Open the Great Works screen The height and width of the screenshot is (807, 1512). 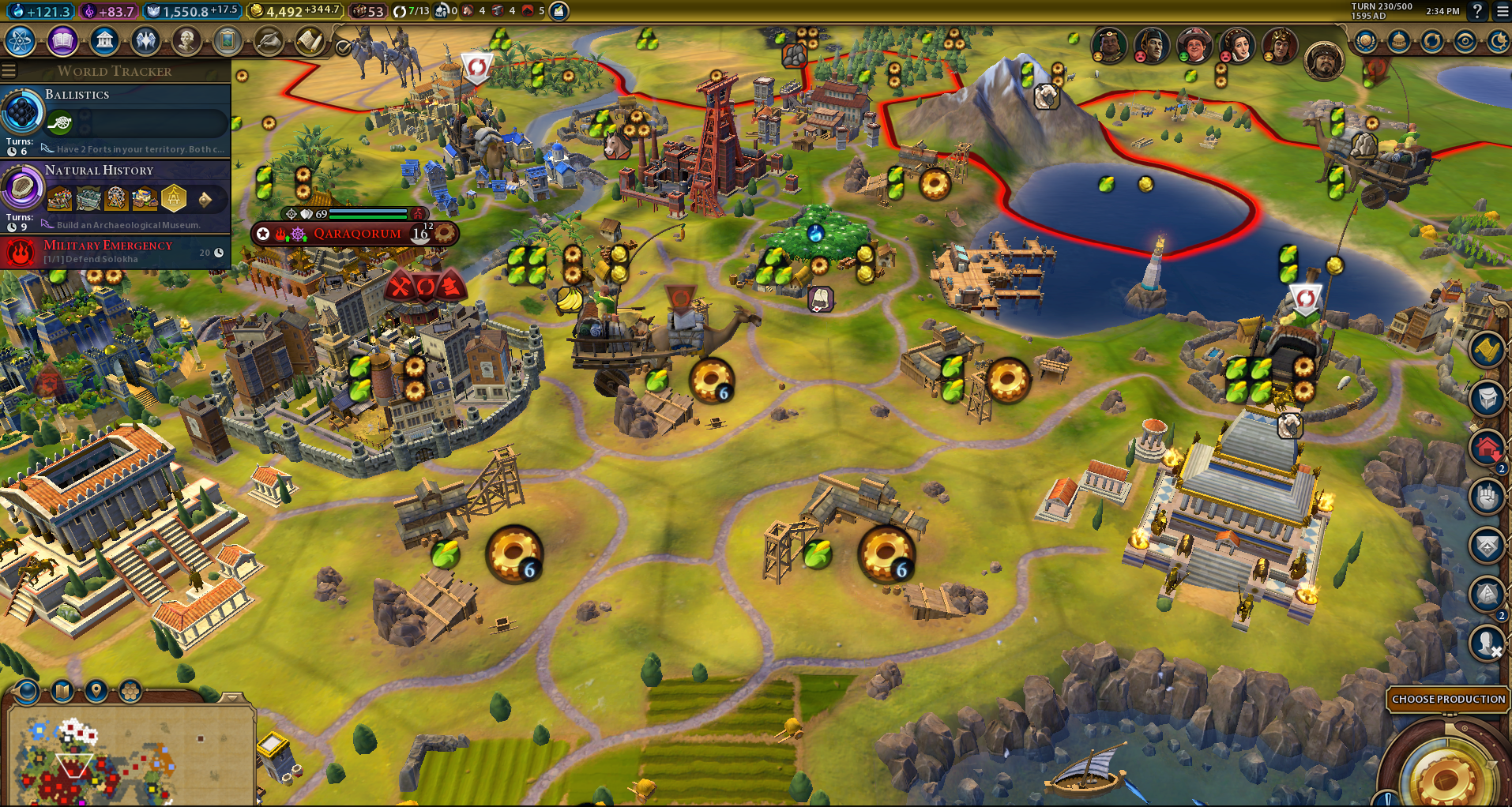228,41
